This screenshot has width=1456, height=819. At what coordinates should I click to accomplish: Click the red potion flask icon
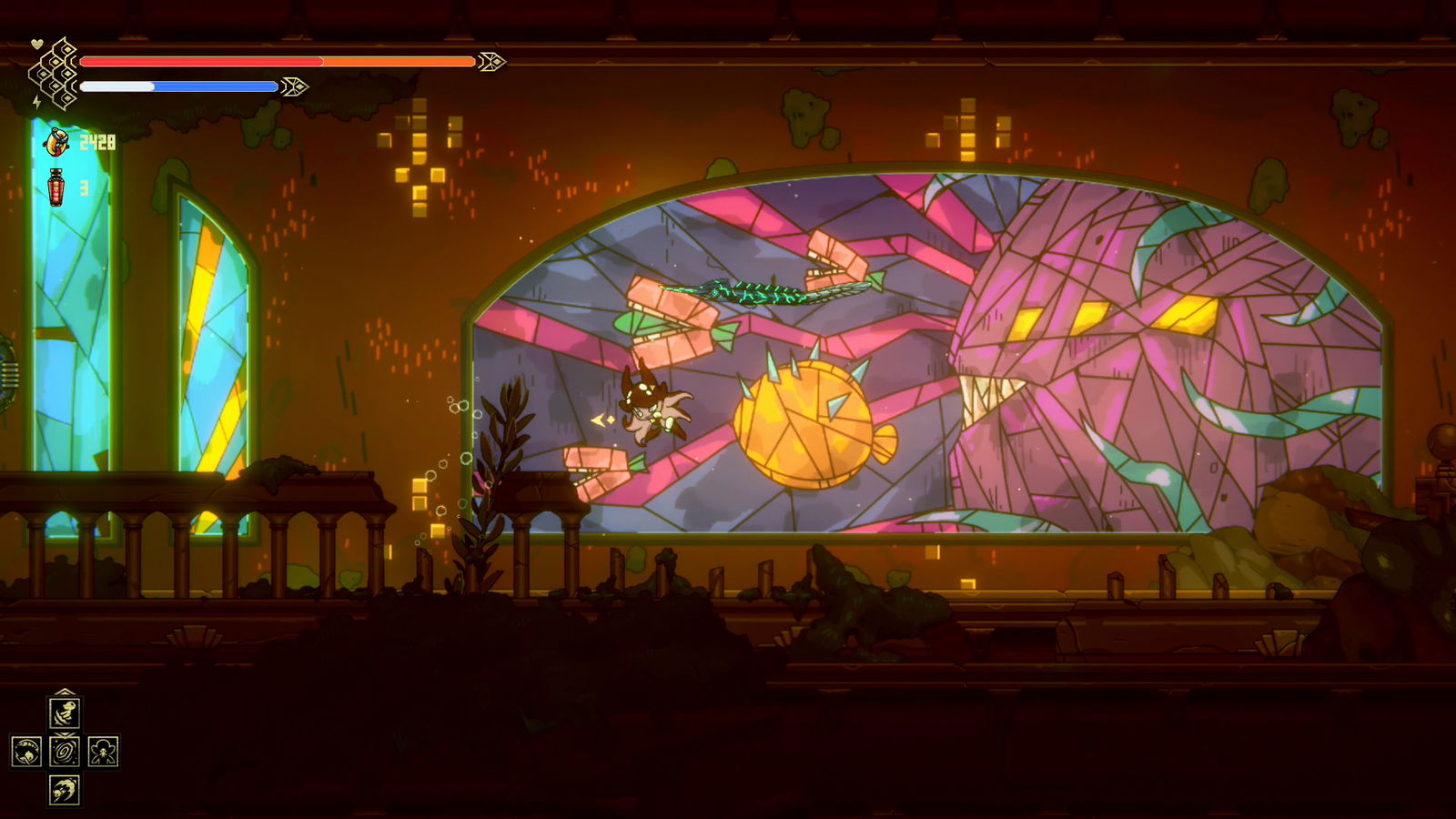56,186
